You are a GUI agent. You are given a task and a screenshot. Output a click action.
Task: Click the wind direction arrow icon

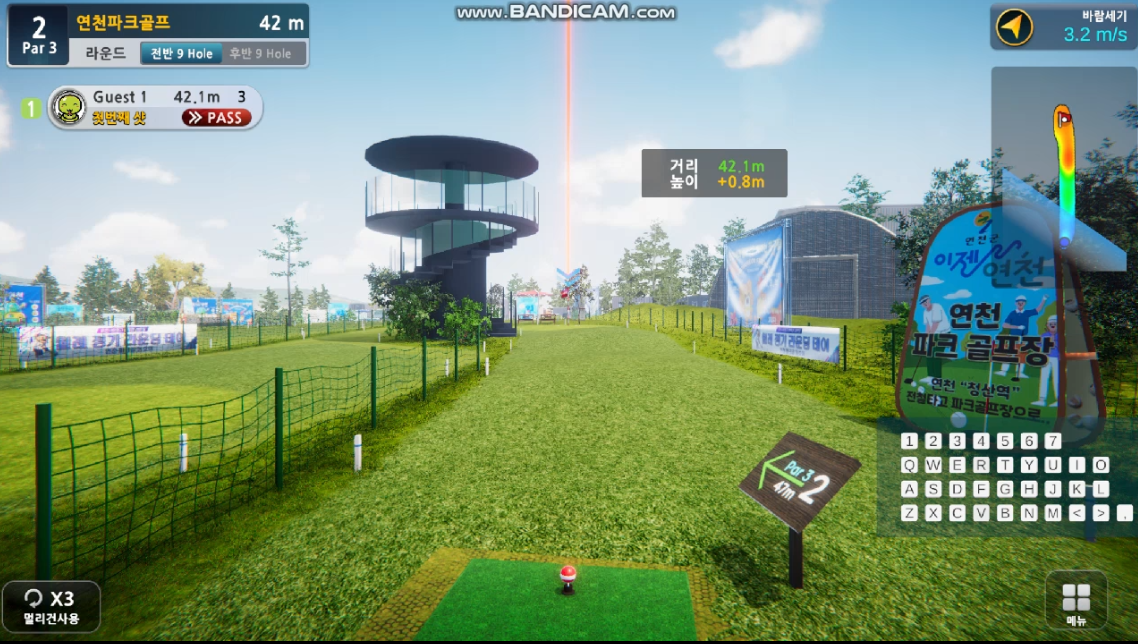pos(1015,27)
